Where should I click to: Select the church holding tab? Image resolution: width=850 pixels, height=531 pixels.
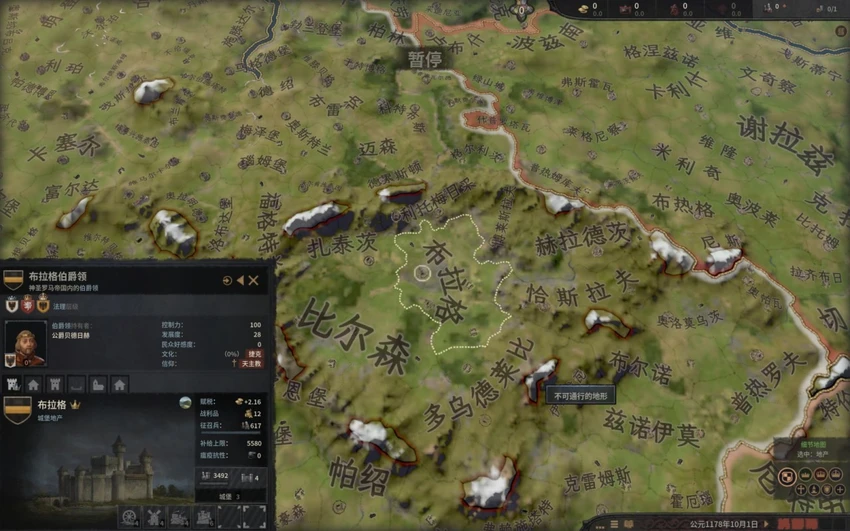click(x=98, y=384)
